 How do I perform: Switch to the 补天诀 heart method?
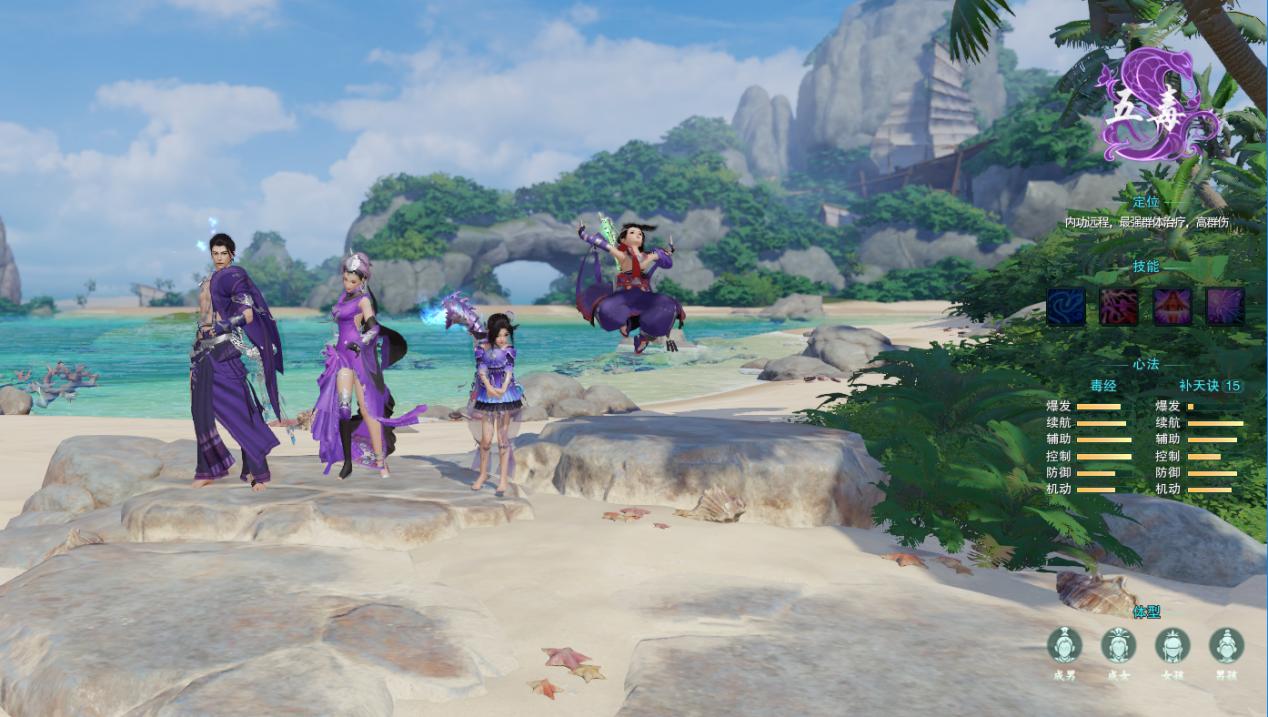[1200, 385]
